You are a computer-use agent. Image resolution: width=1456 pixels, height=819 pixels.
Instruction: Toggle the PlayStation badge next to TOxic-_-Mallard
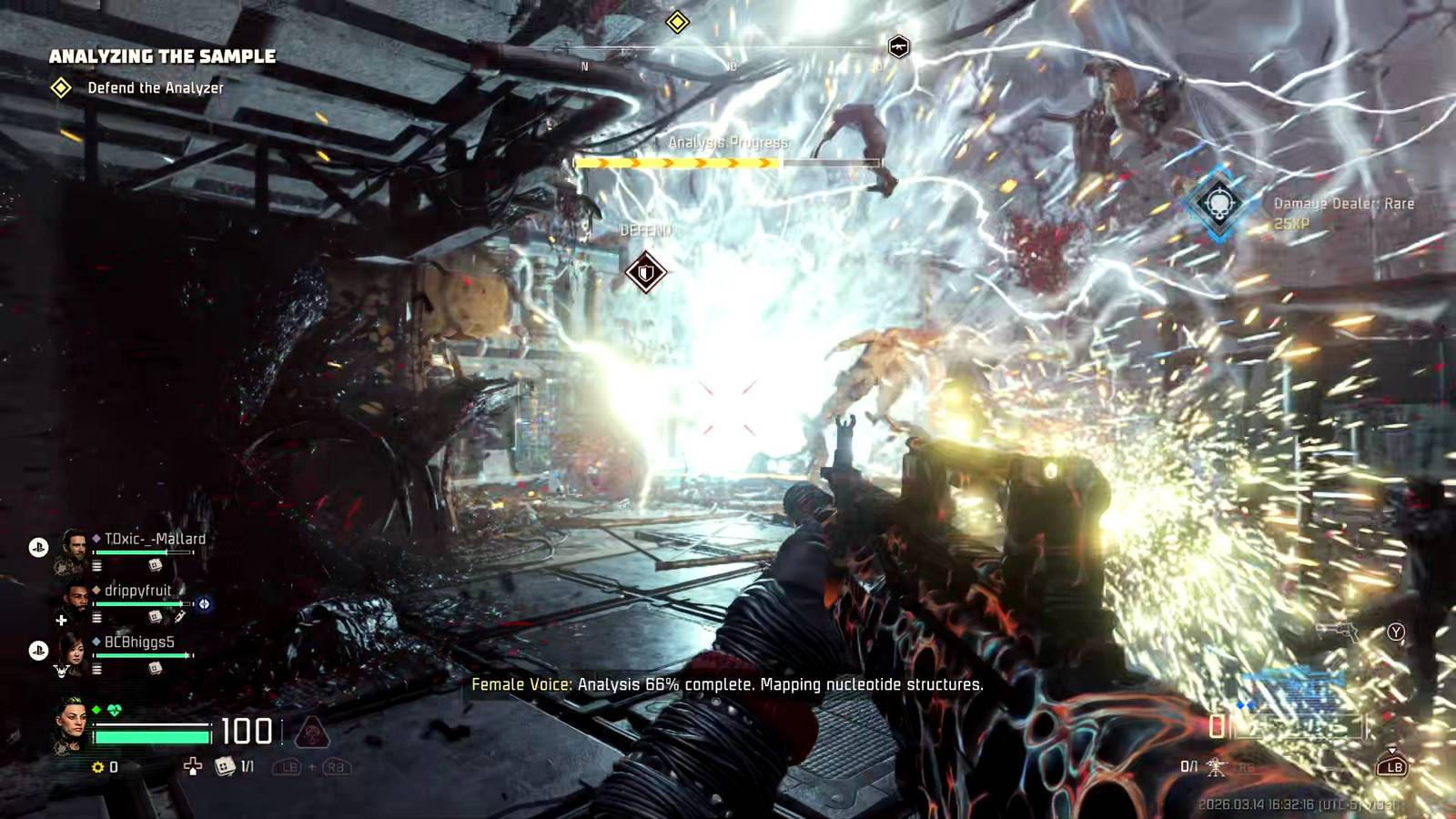37,546
